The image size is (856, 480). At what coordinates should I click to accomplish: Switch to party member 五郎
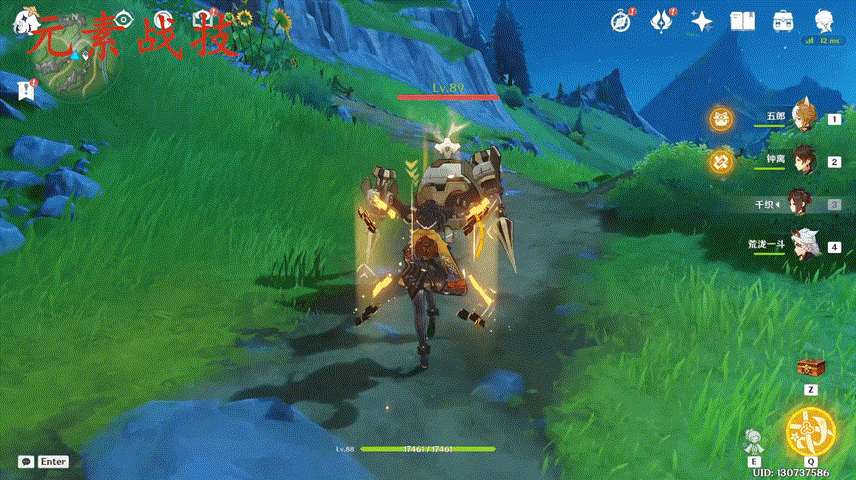click(803, 117)
